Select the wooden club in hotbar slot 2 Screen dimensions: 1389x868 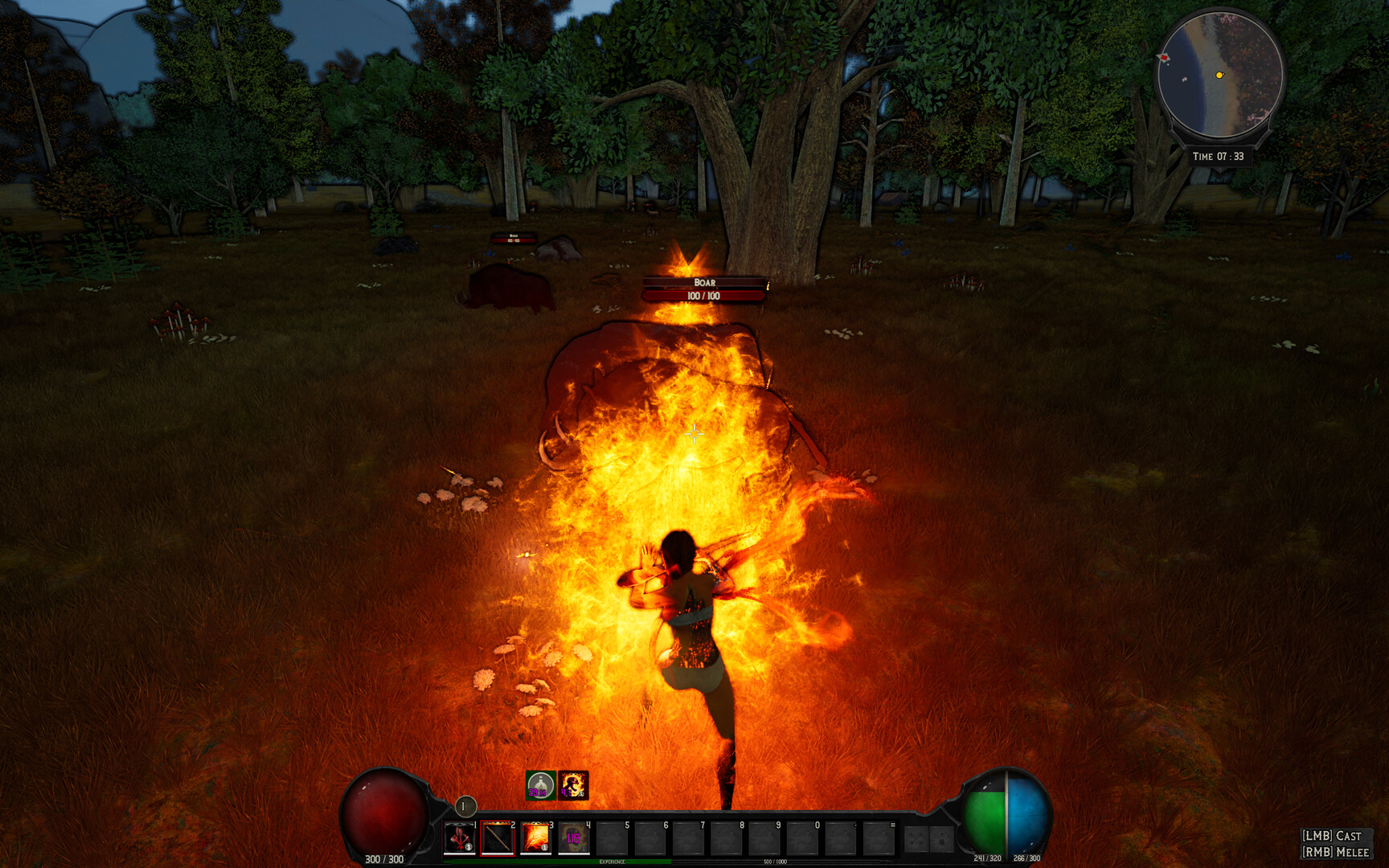[498, 838]
